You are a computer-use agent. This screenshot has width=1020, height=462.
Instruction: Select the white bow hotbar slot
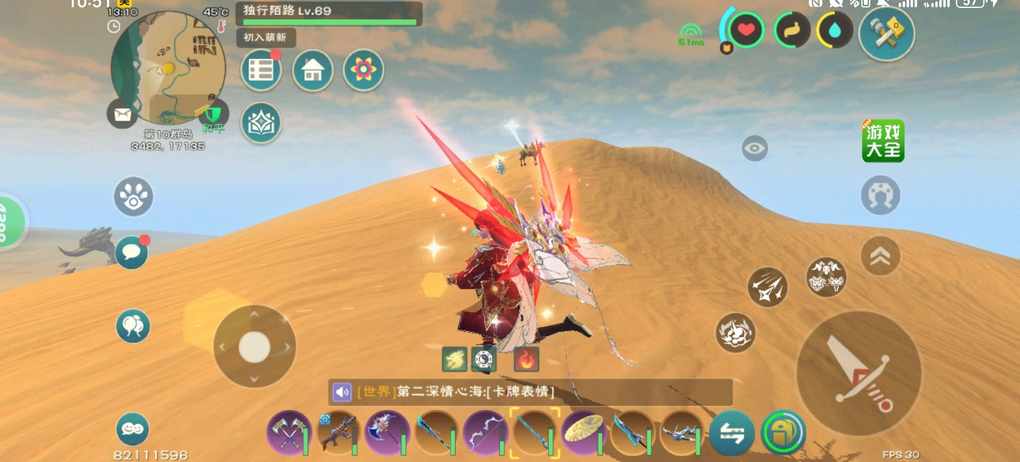485,433
